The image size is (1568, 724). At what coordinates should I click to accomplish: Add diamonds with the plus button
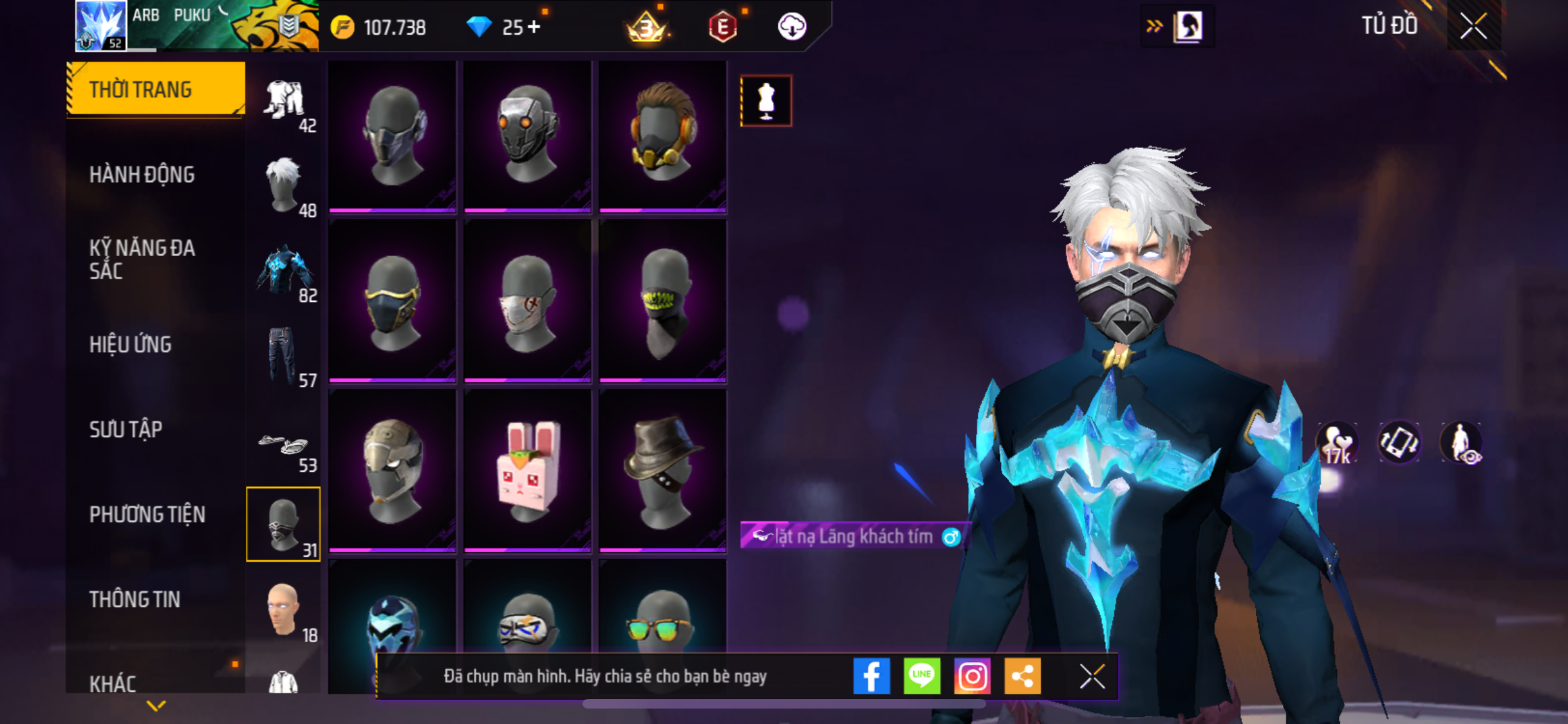[534, 27]
